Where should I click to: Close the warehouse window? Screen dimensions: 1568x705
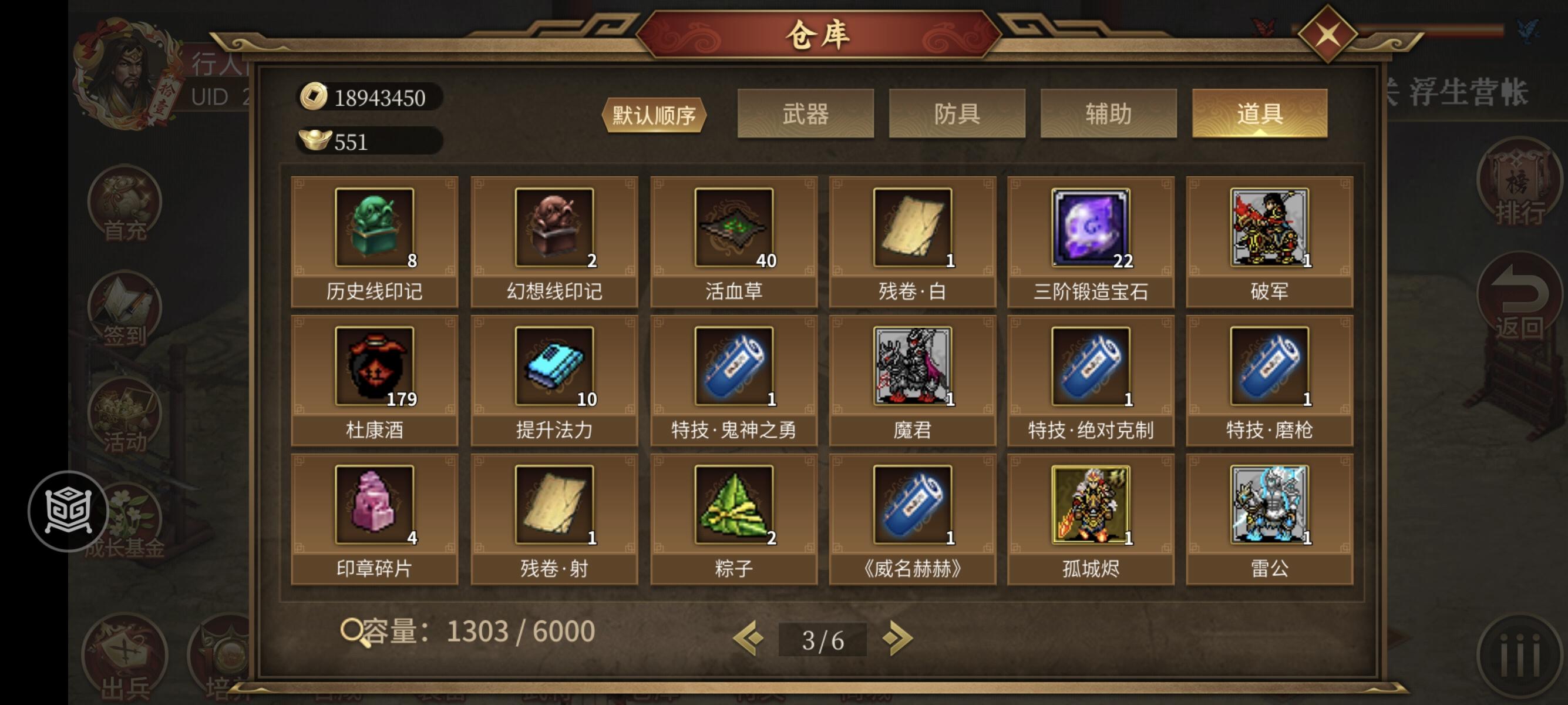pos(1330,33)
